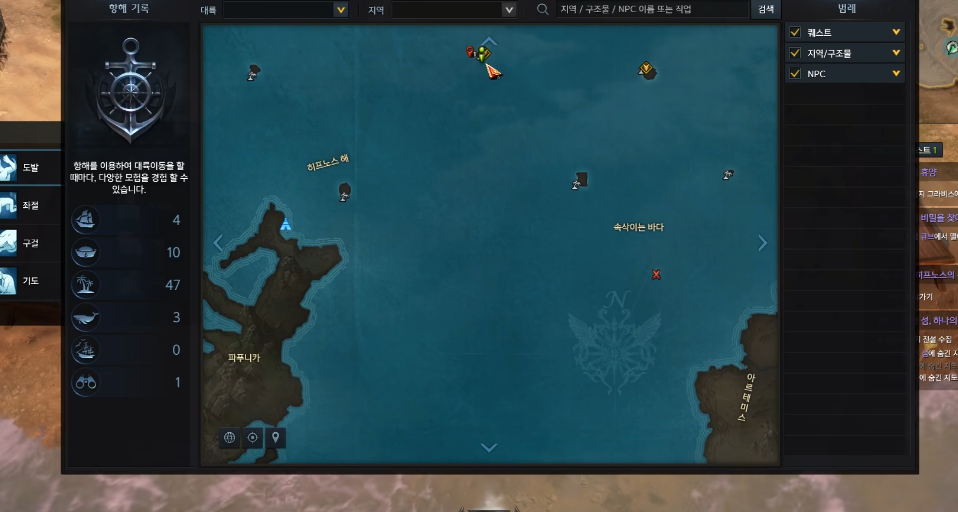Open the 대륙 continent dropdown
The width and height of the screenshot is (958, 512).
coord(285,9)
